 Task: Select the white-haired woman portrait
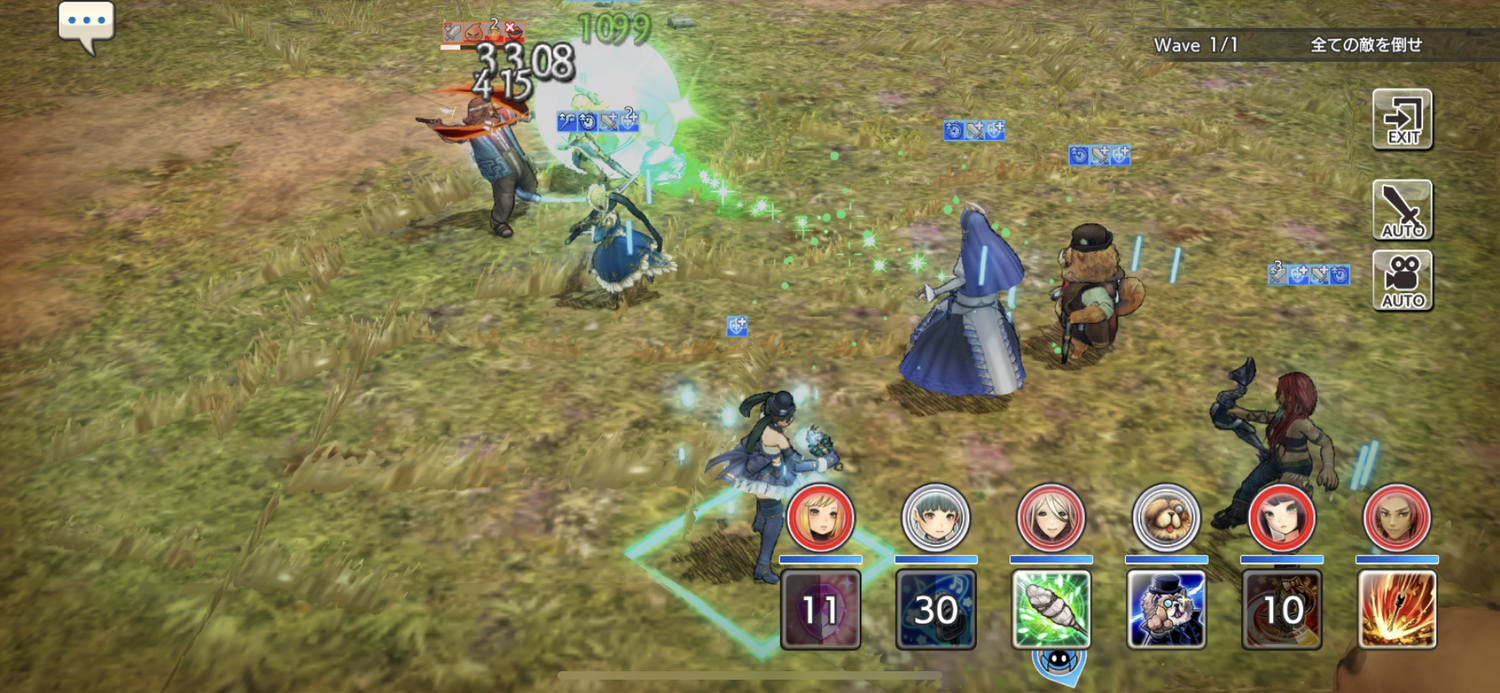pos(1051,518)
